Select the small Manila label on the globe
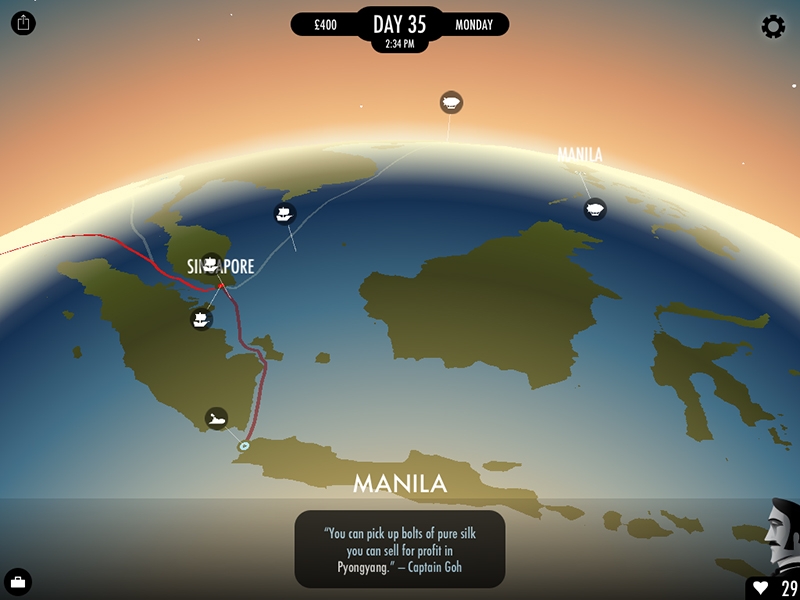Viewport: 800px width, 600px height. [x=580, y=155]
